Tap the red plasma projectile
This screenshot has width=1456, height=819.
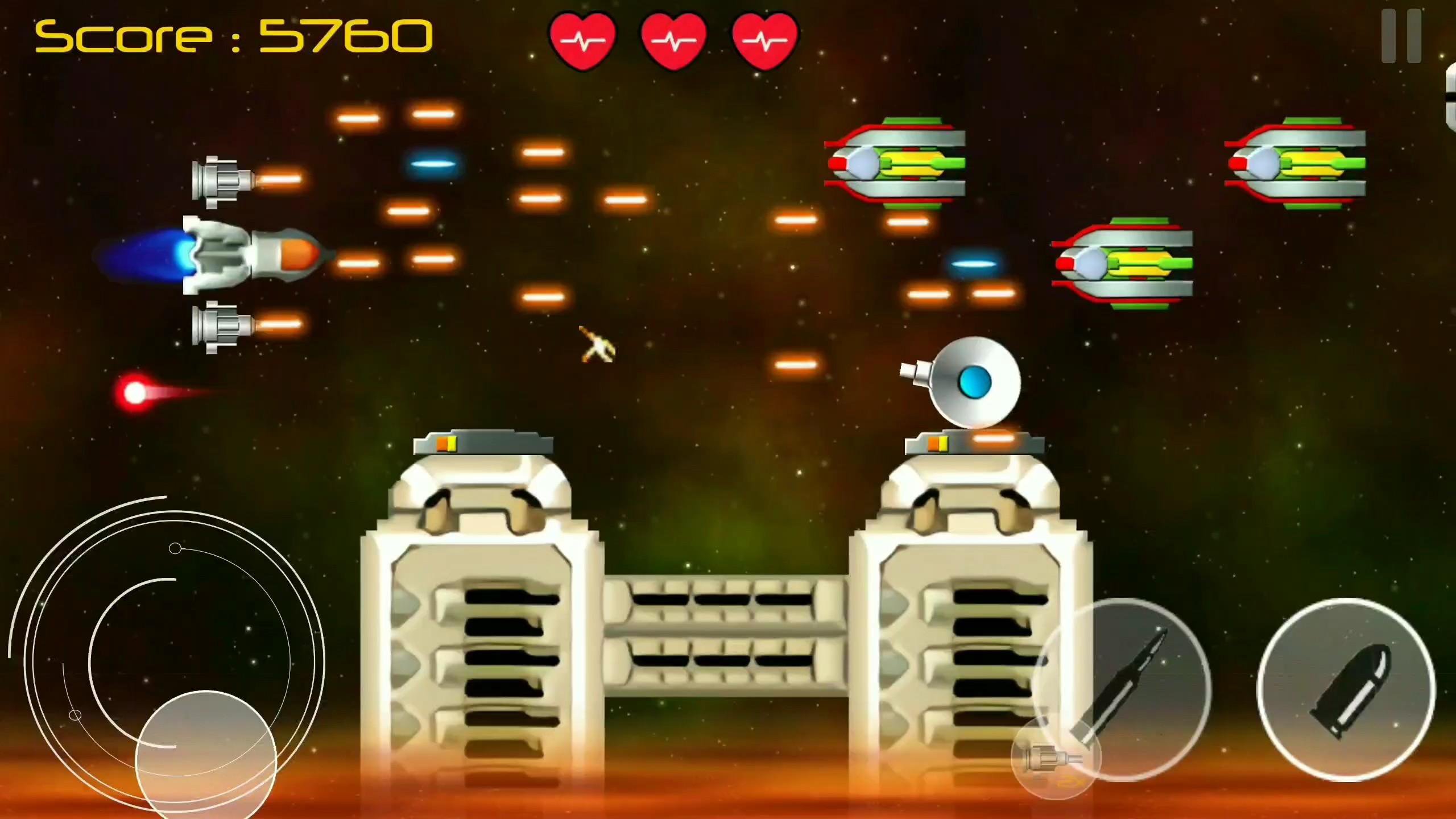pos(135,392)
